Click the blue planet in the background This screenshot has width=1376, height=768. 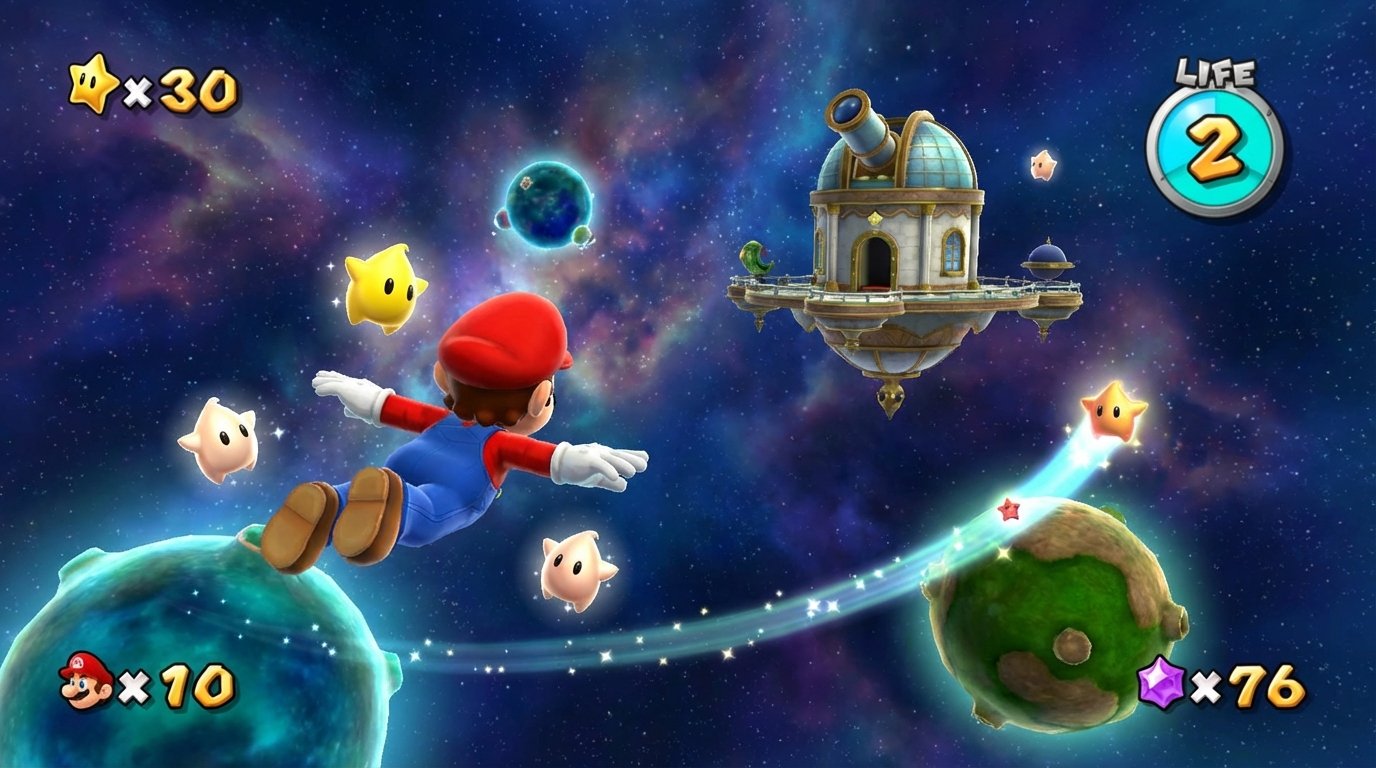(x=548, y=203)
